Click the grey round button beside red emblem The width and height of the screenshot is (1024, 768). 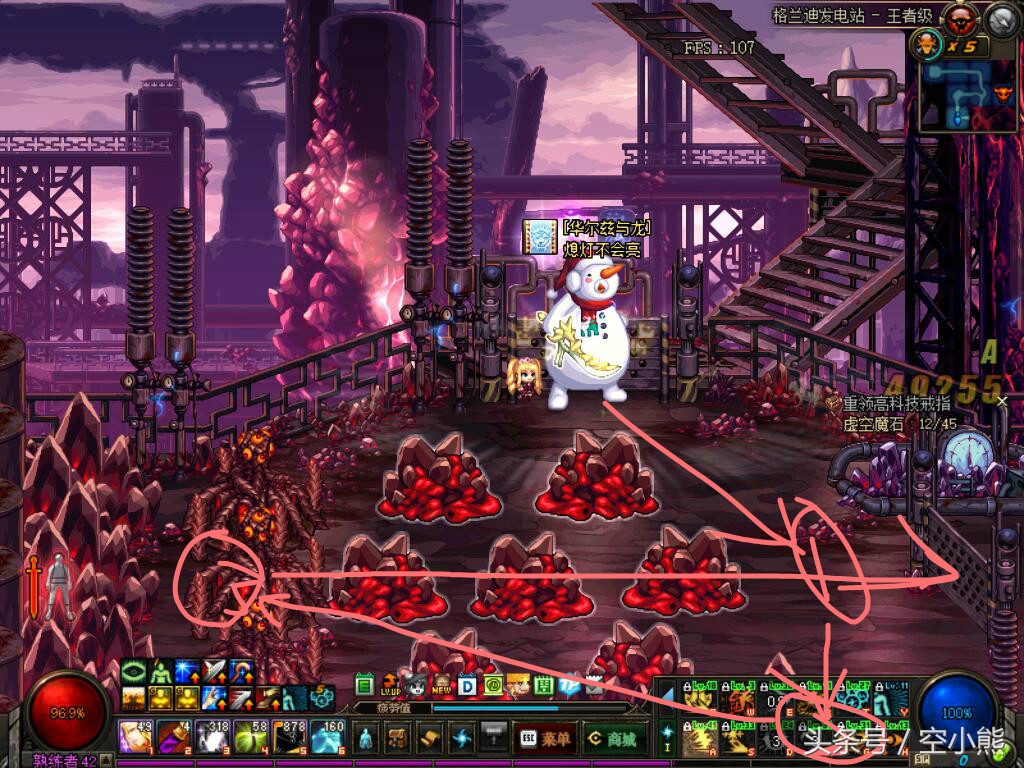point(1002,19)
